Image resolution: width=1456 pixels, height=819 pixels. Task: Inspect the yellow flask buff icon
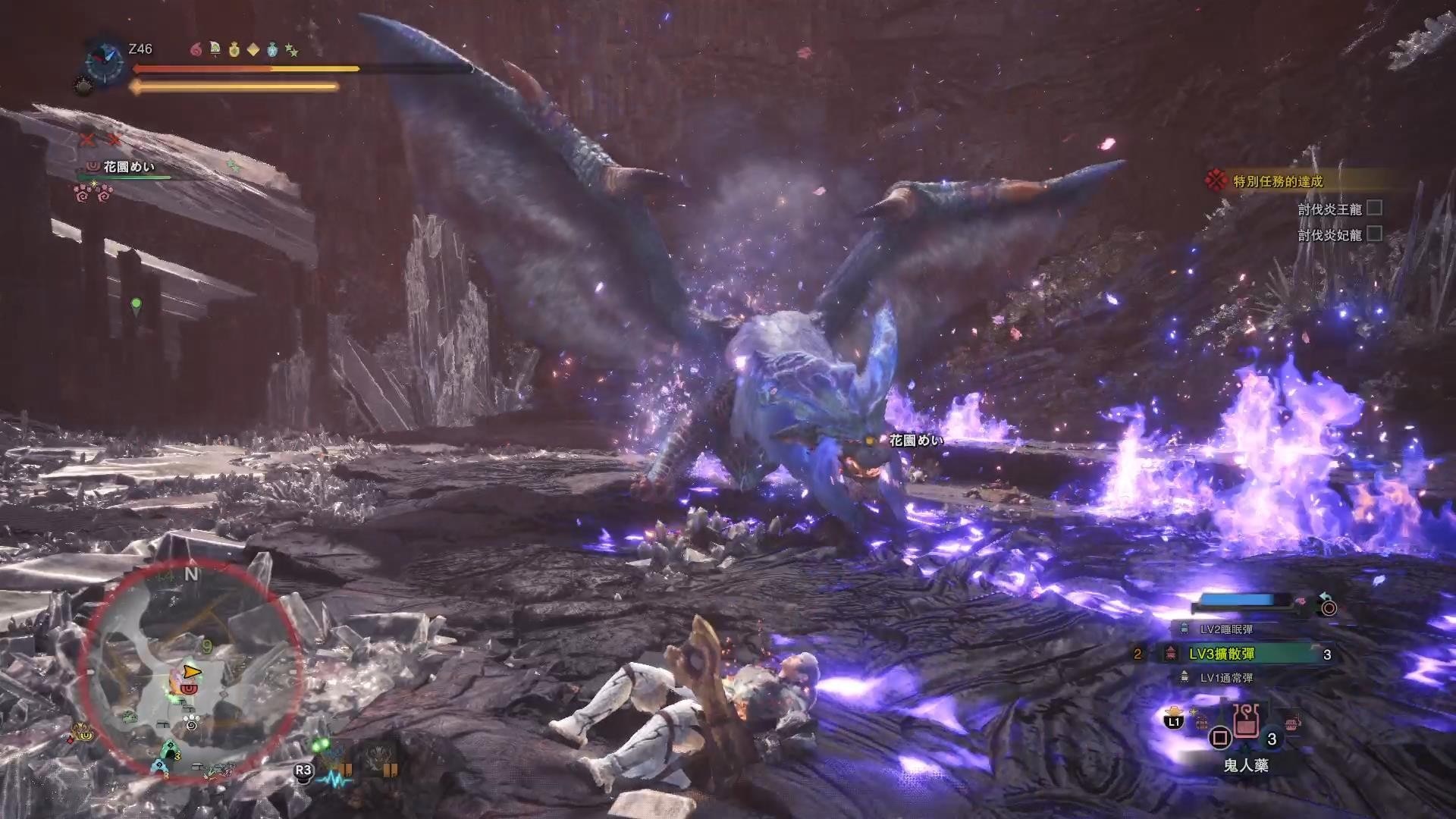point(234,49)
